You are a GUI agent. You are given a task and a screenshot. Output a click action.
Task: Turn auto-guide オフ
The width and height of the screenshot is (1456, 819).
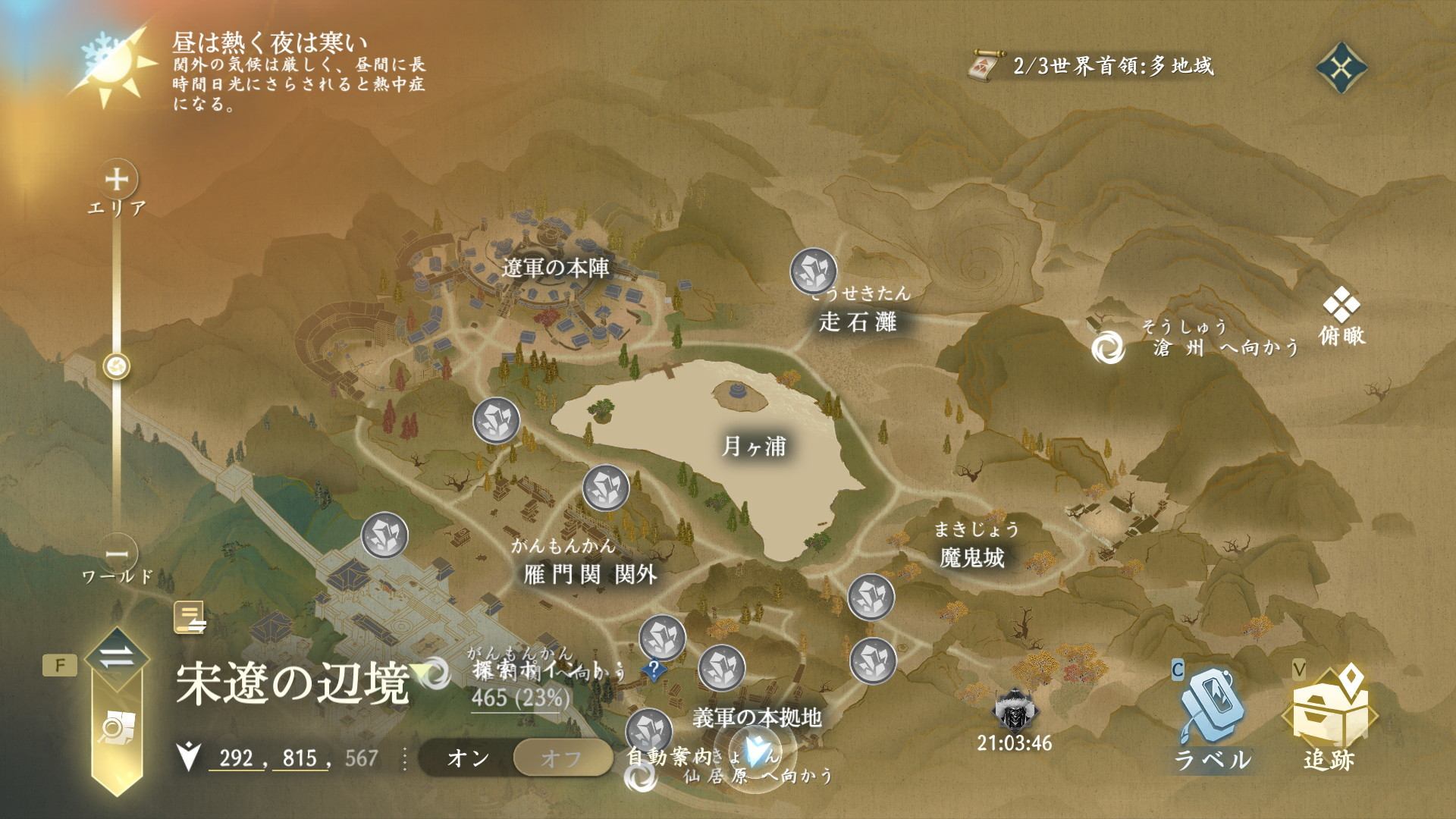pyautogui.click(x=562, y=758)
